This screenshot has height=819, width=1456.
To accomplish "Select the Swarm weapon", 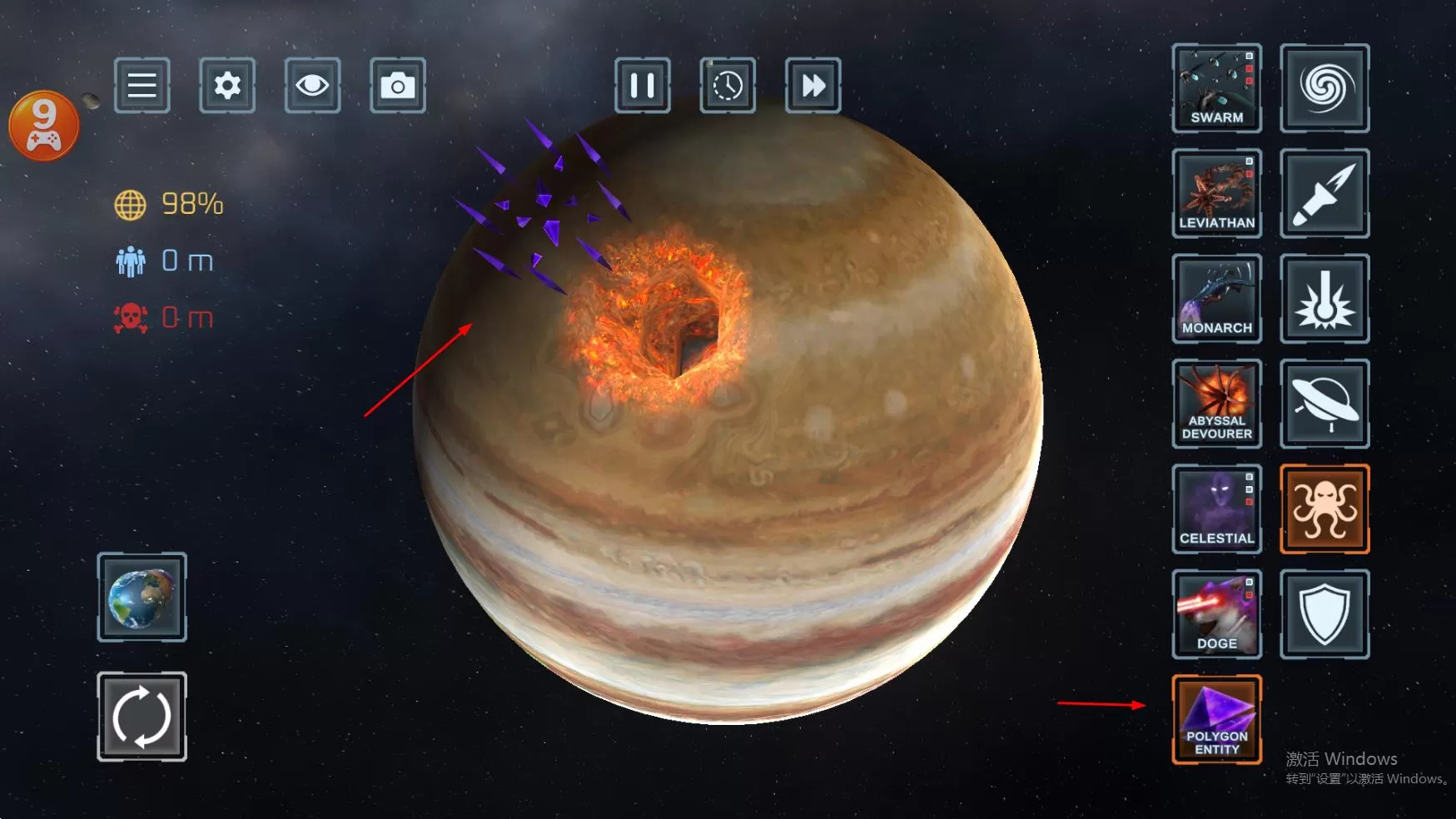I will click(1216, 88).
